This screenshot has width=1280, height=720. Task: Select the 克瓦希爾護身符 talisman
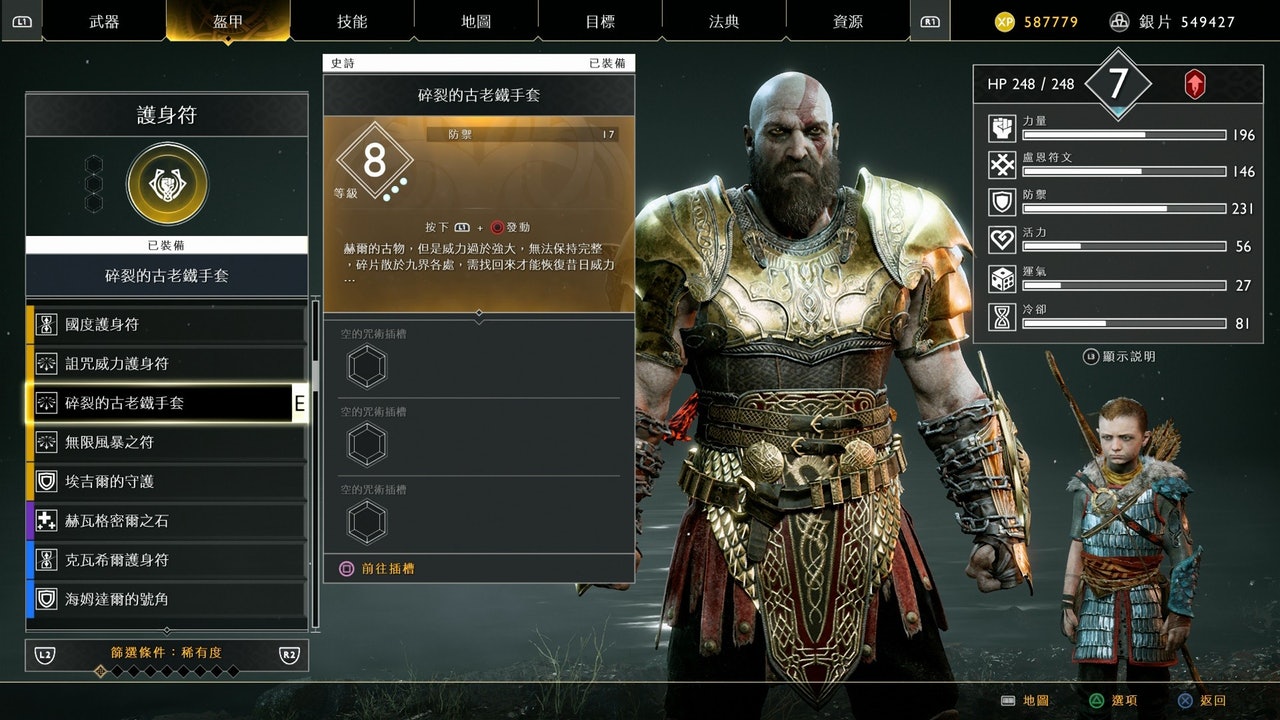click(x=166, y=560)
